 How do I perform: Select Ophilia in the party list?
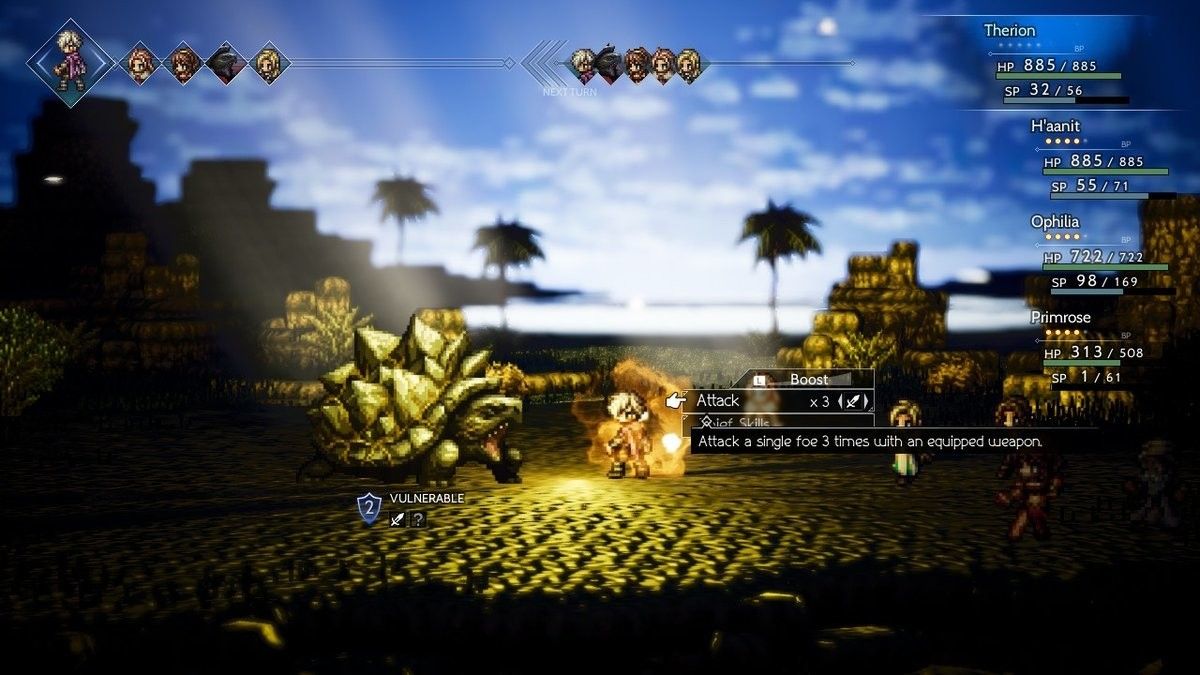(1055, 221)
